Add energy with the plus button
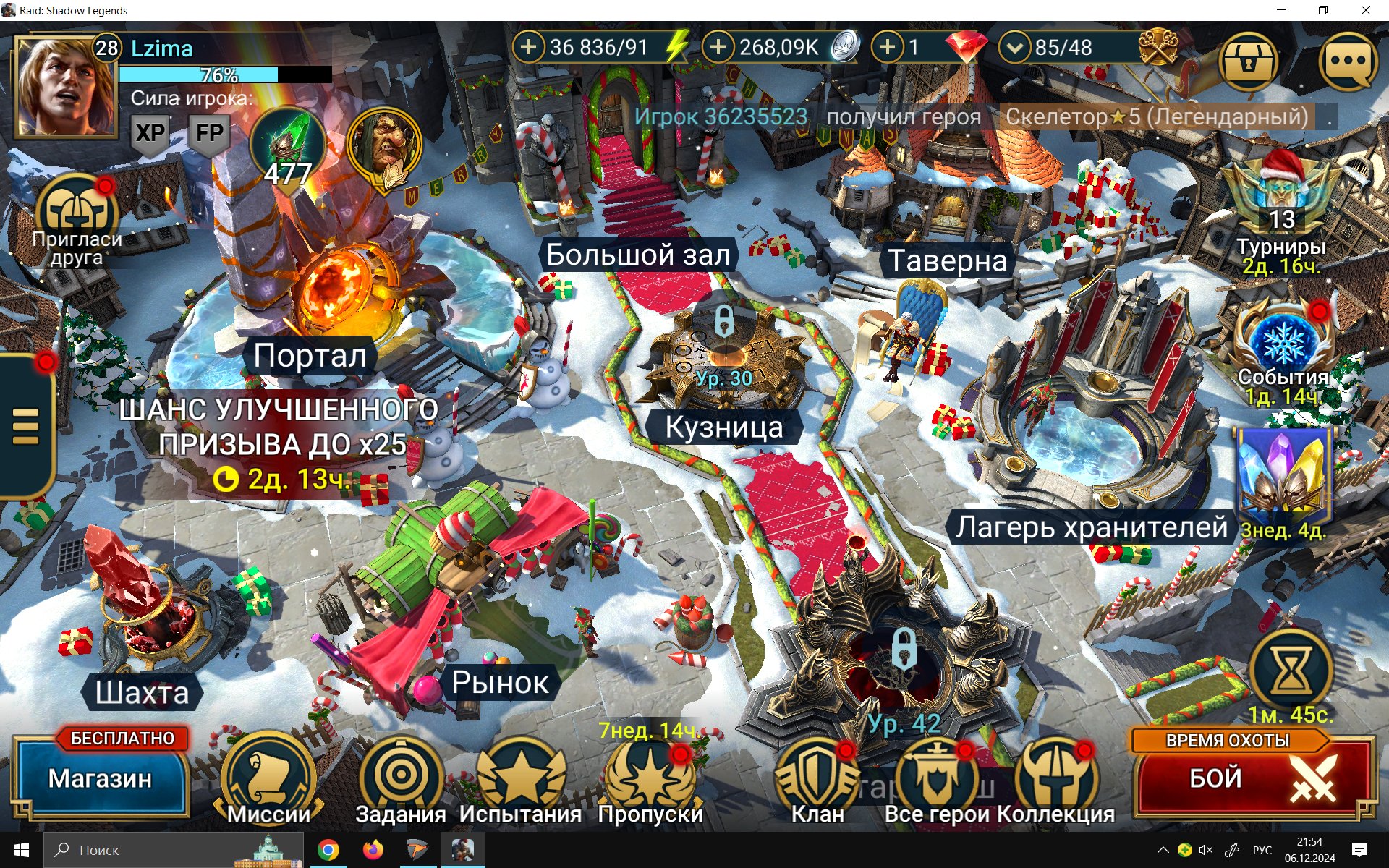 point(529,48)
